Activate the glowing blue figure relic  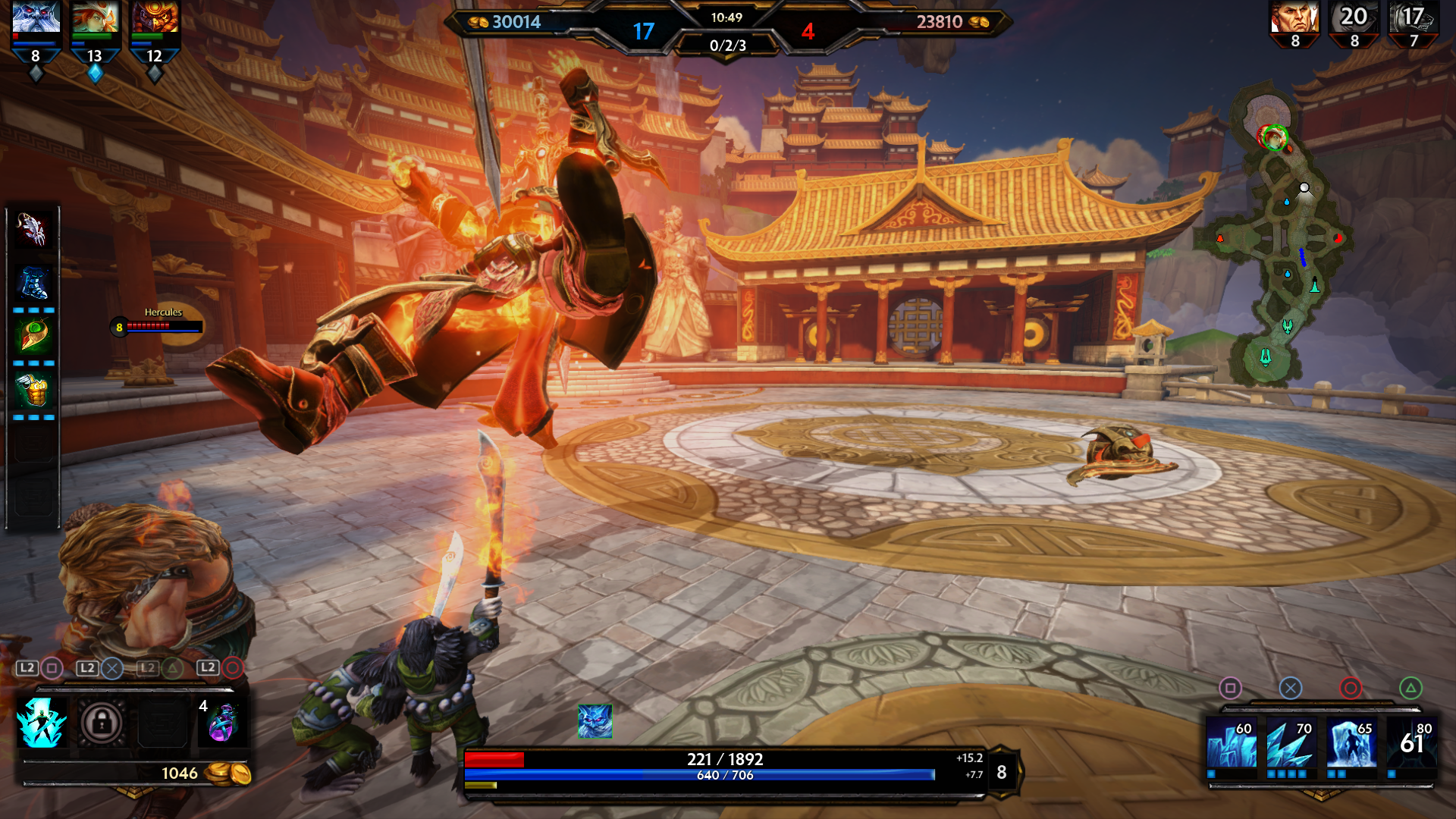pos(42,722)
